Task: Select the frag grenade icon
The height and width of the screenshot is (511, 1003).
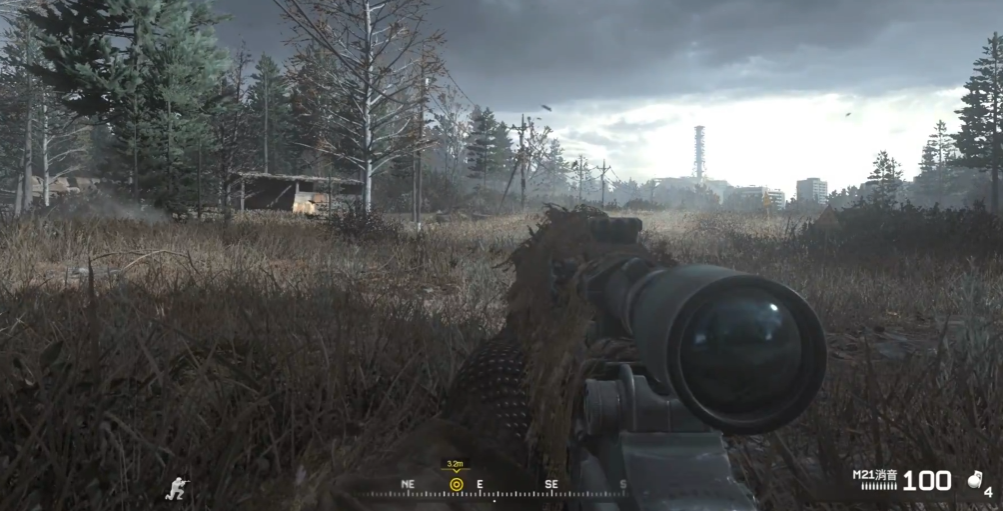Action: (x=975, y=480)
